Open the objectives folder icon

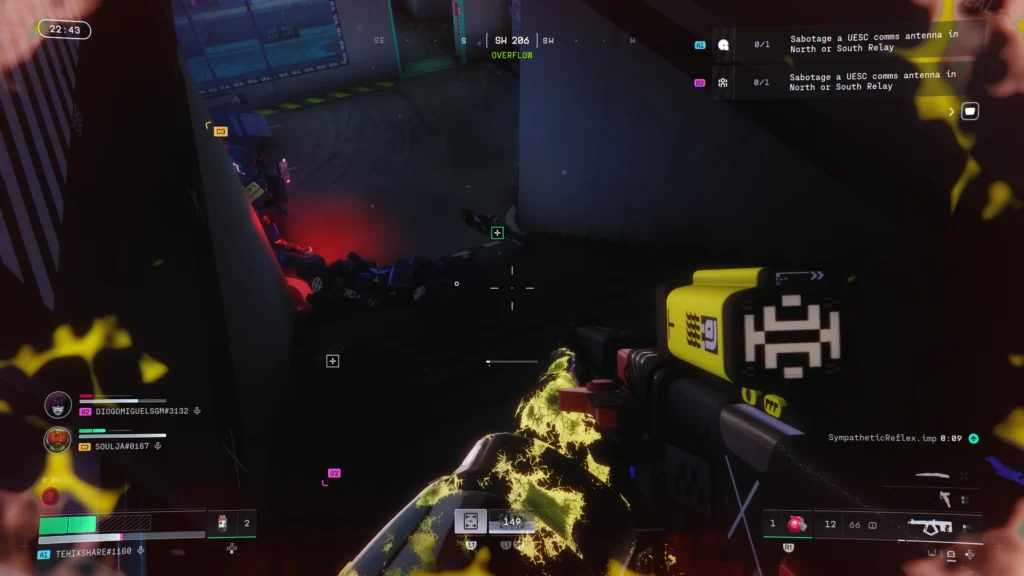969,111
